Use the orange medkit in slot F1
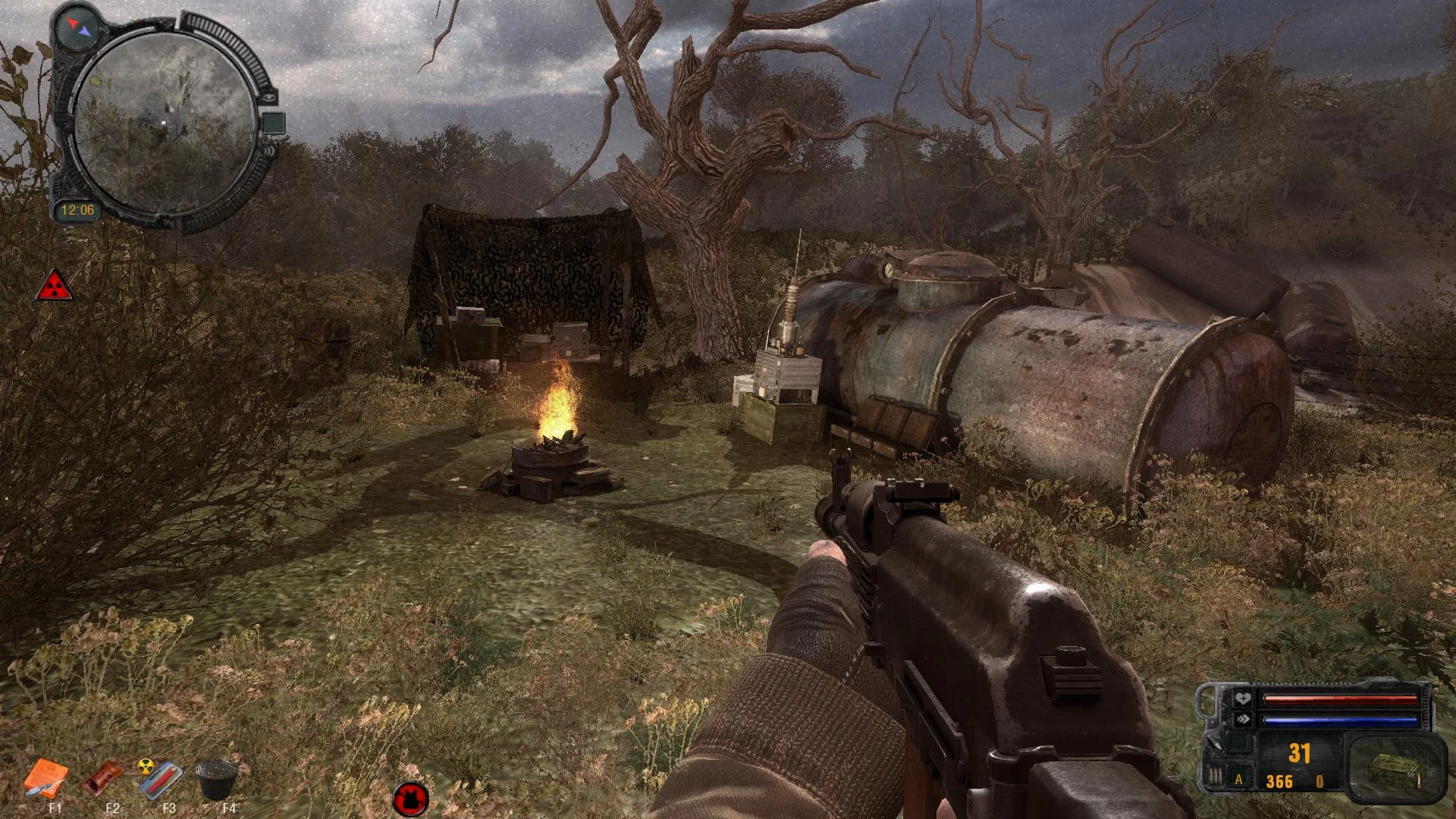Screen dimensions: 1456x819 (x=45, y=778)
